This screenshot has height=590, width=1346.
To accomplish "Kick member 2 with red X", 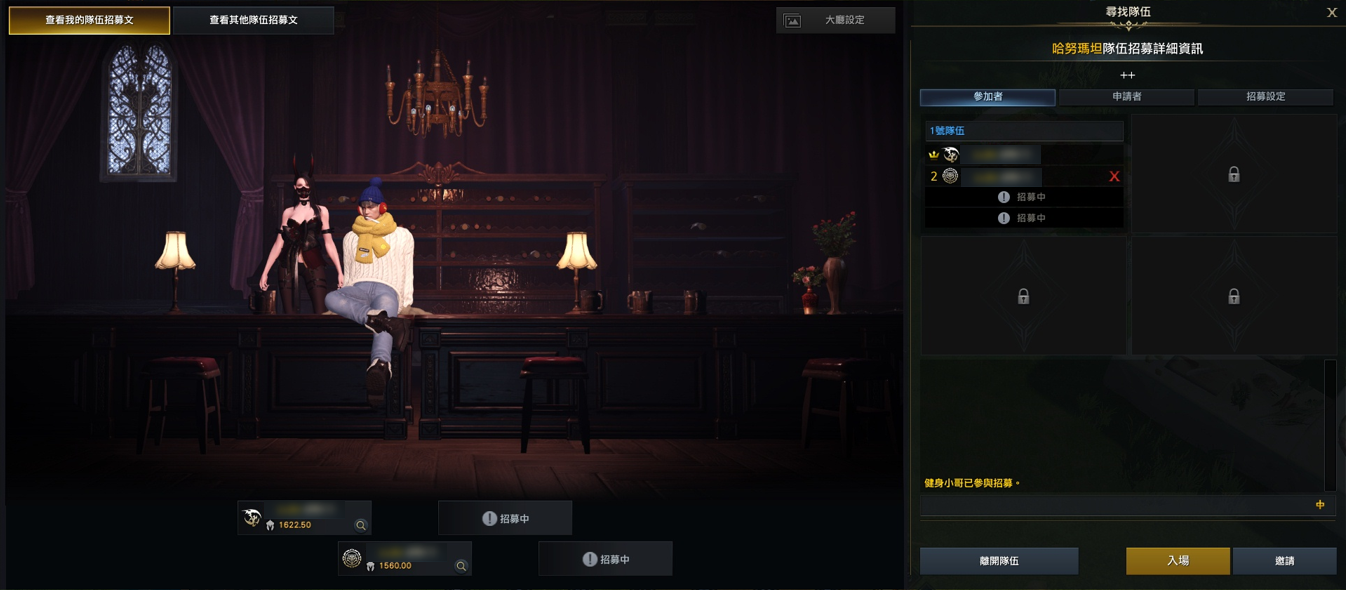I will [1114, 177].
